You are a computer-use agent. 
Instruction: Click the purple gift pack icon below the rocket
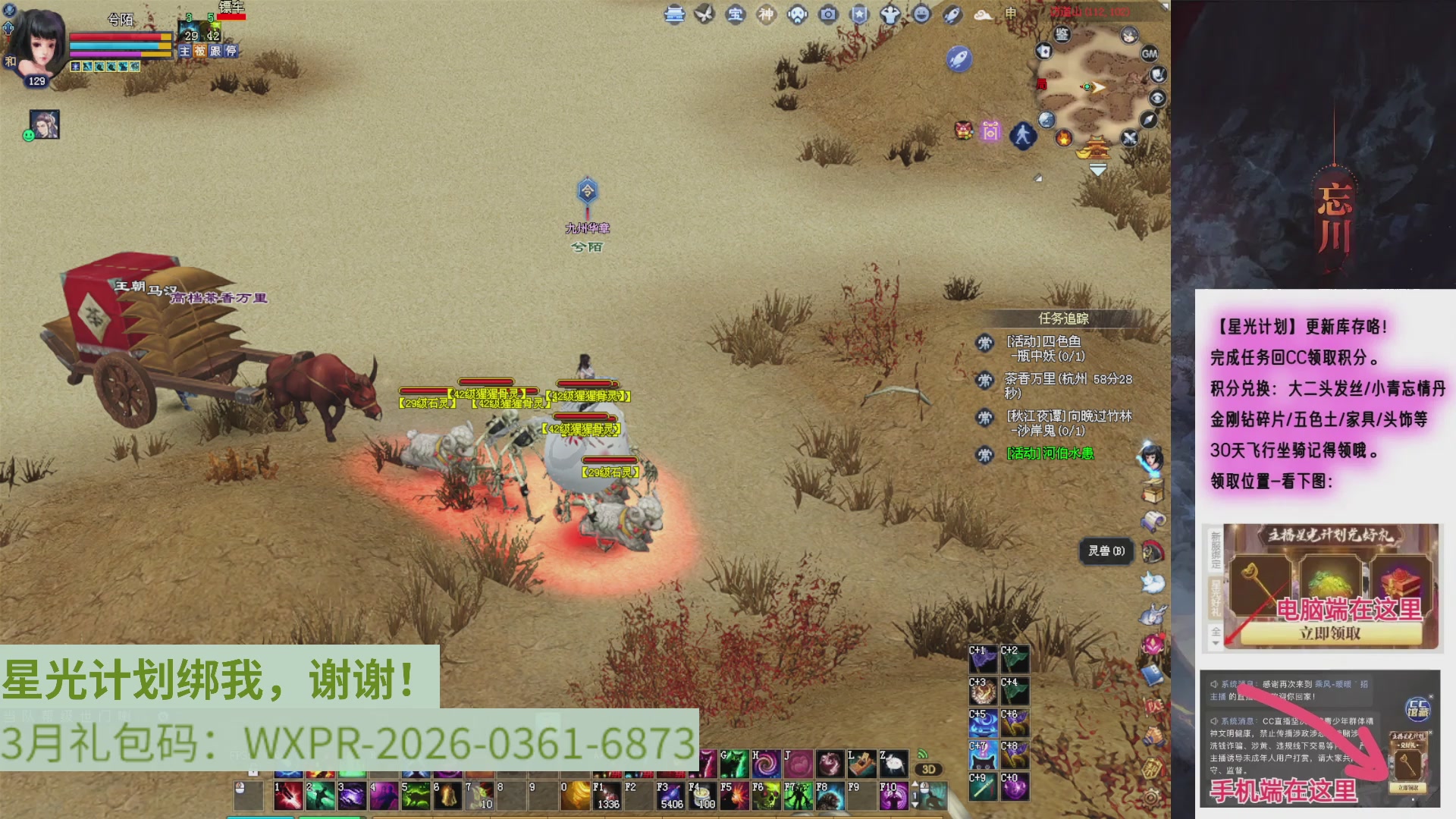pos(990,130)
